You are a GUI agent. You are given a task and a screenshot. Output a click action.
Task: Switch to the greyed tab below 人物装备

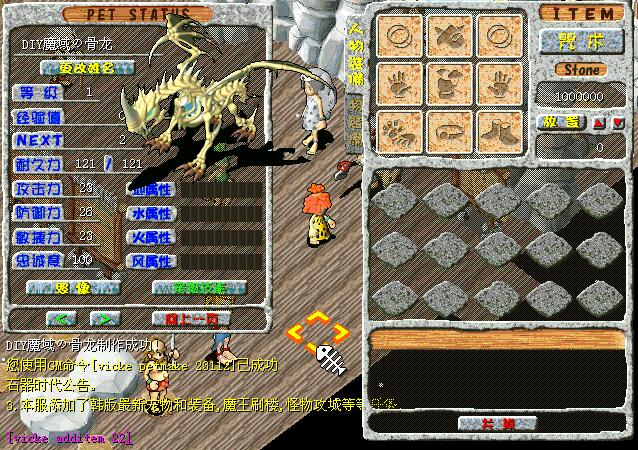pyautogui.click(x=354, y=118)
